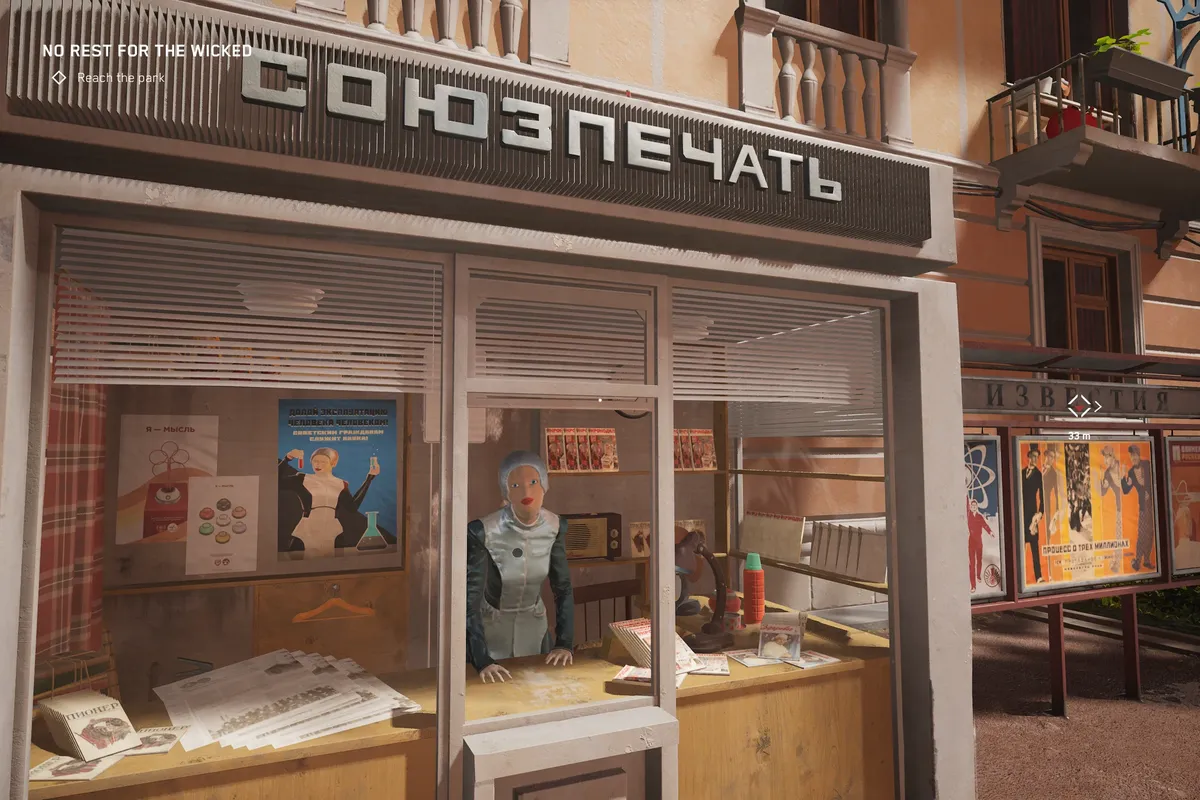The height and width of the screenshot is (800, 1200).
Task: Click the 'No Rest for the Wicked' quest title
Action: pos(146,50)
